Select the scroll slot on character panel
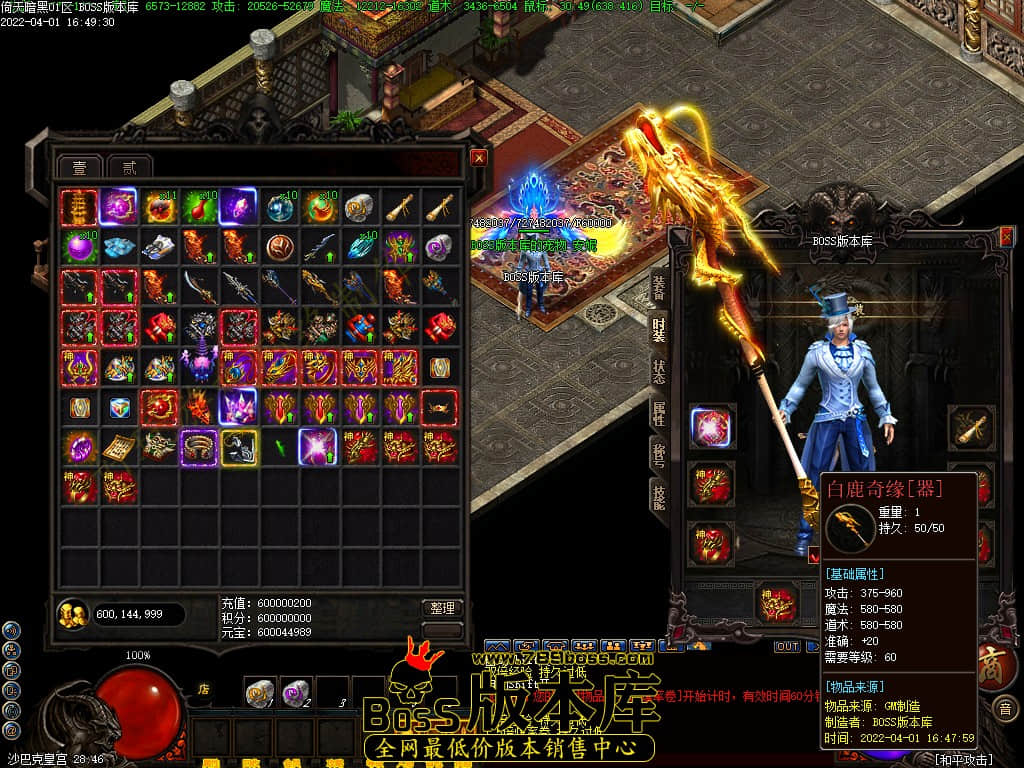 tap(969, 426)
